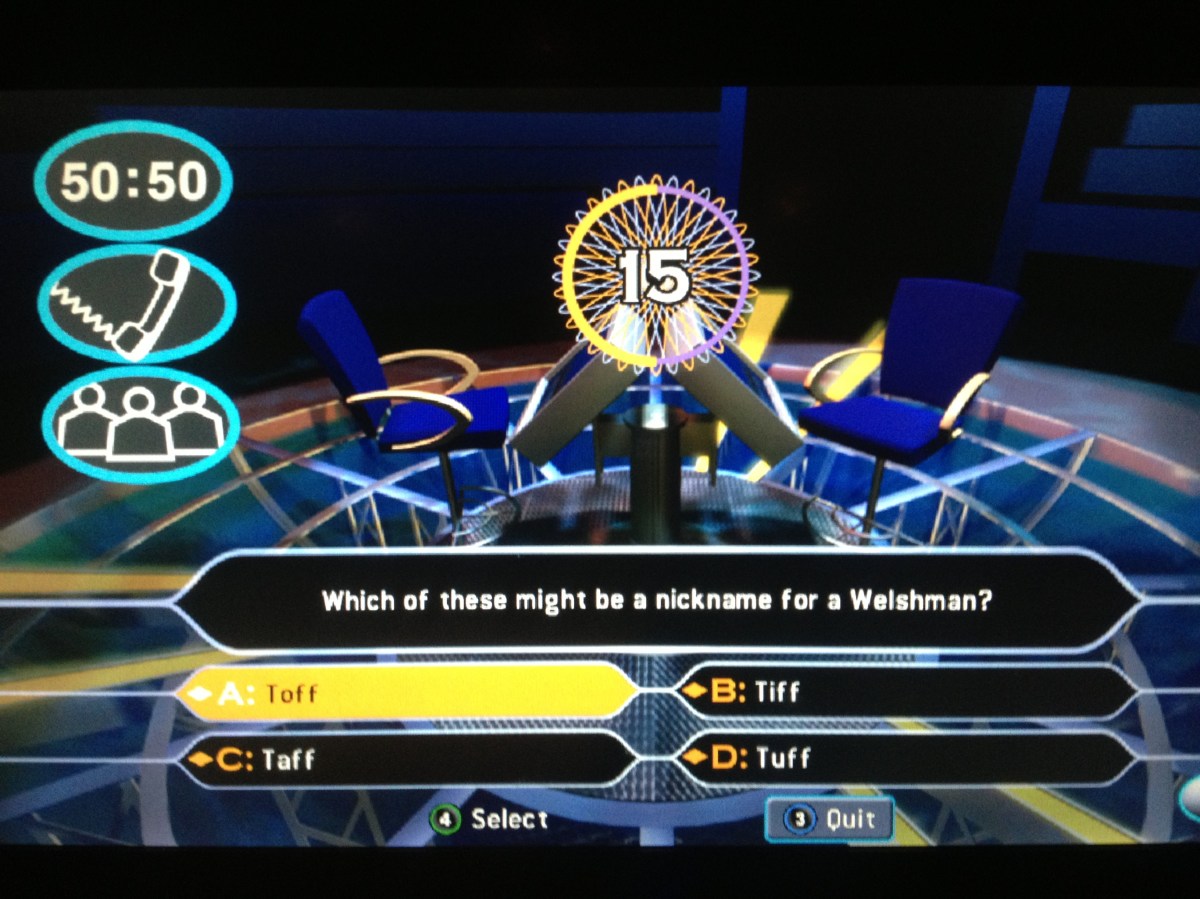The width and height of the screenshot is (1200, 899).
Task: Answer with D: Tuff
Action: click(905, 759)
